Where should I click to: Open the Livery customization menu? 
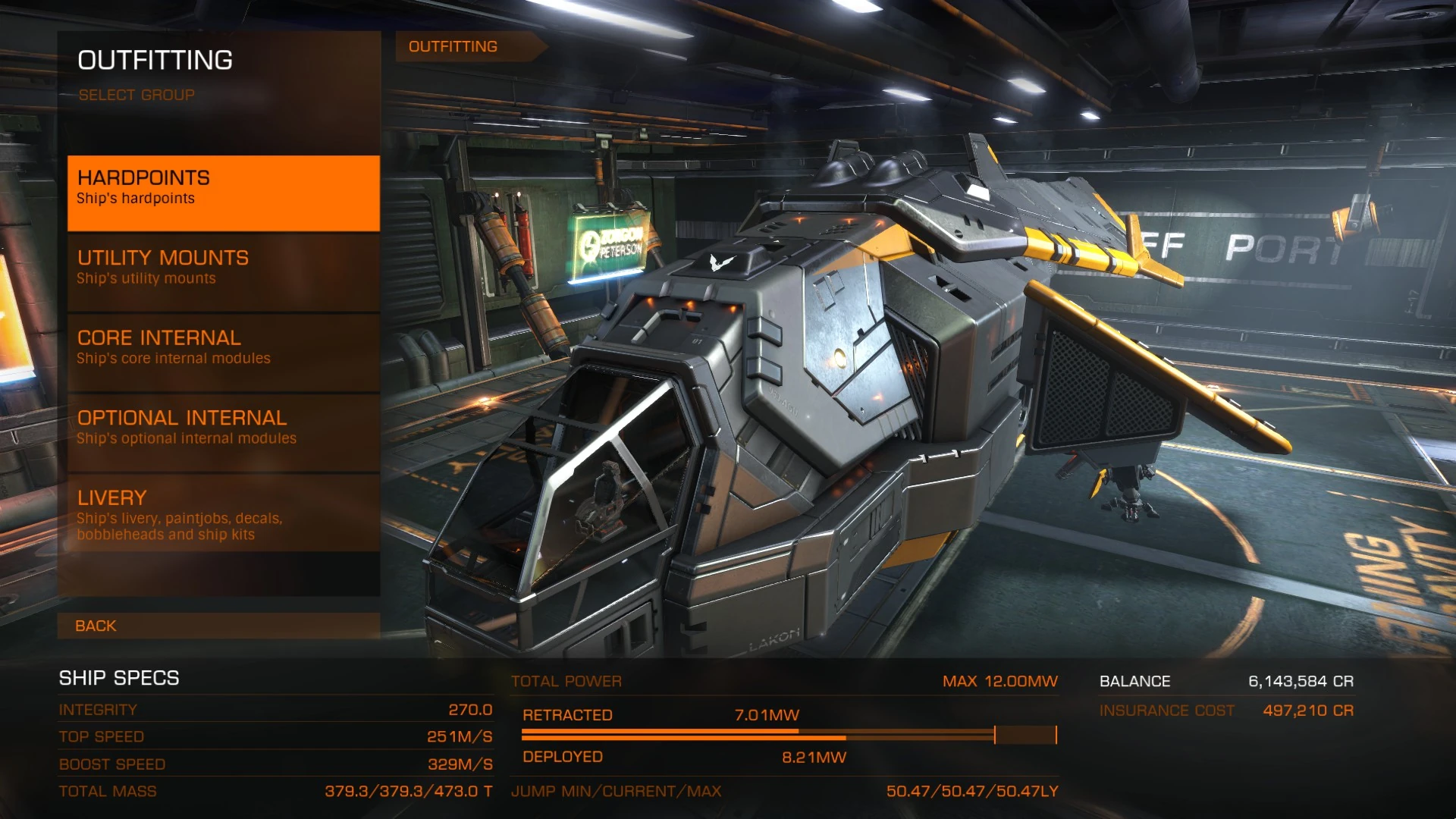click(x=223, y=513)
